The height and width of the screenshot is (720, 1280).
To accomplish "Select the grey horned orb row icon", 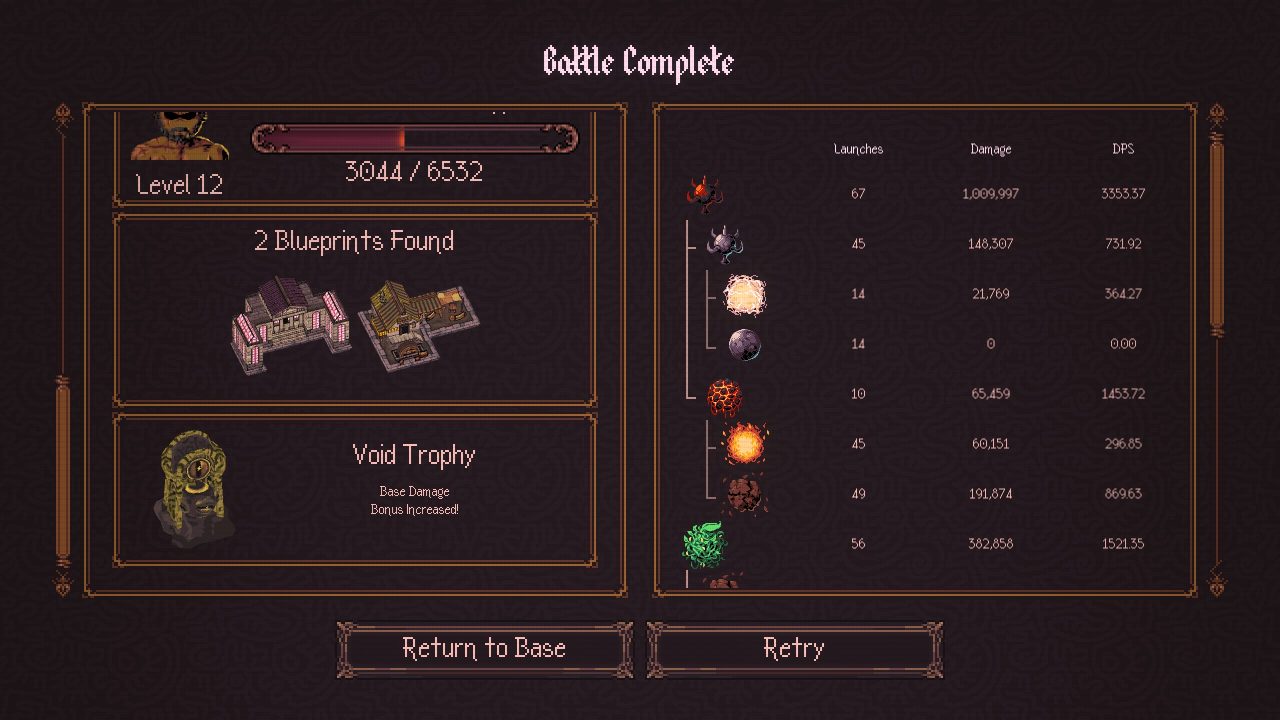I will (x=725, y=243).
